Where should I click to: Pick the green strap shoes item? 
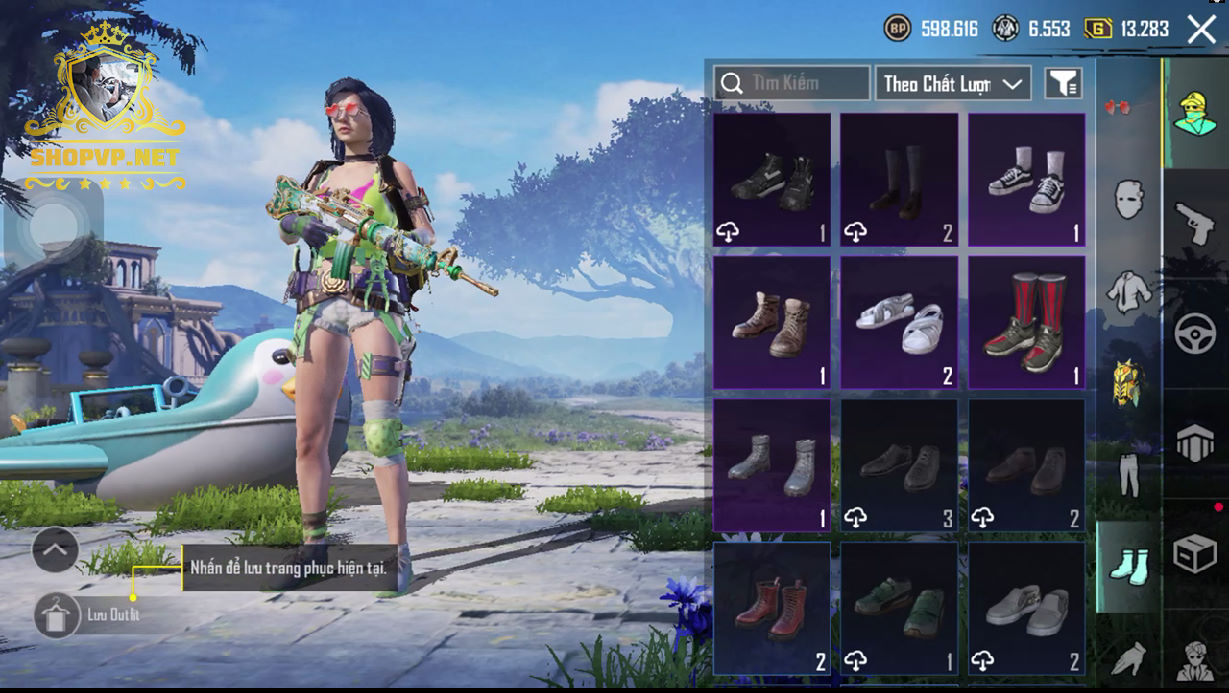(899, 608)
